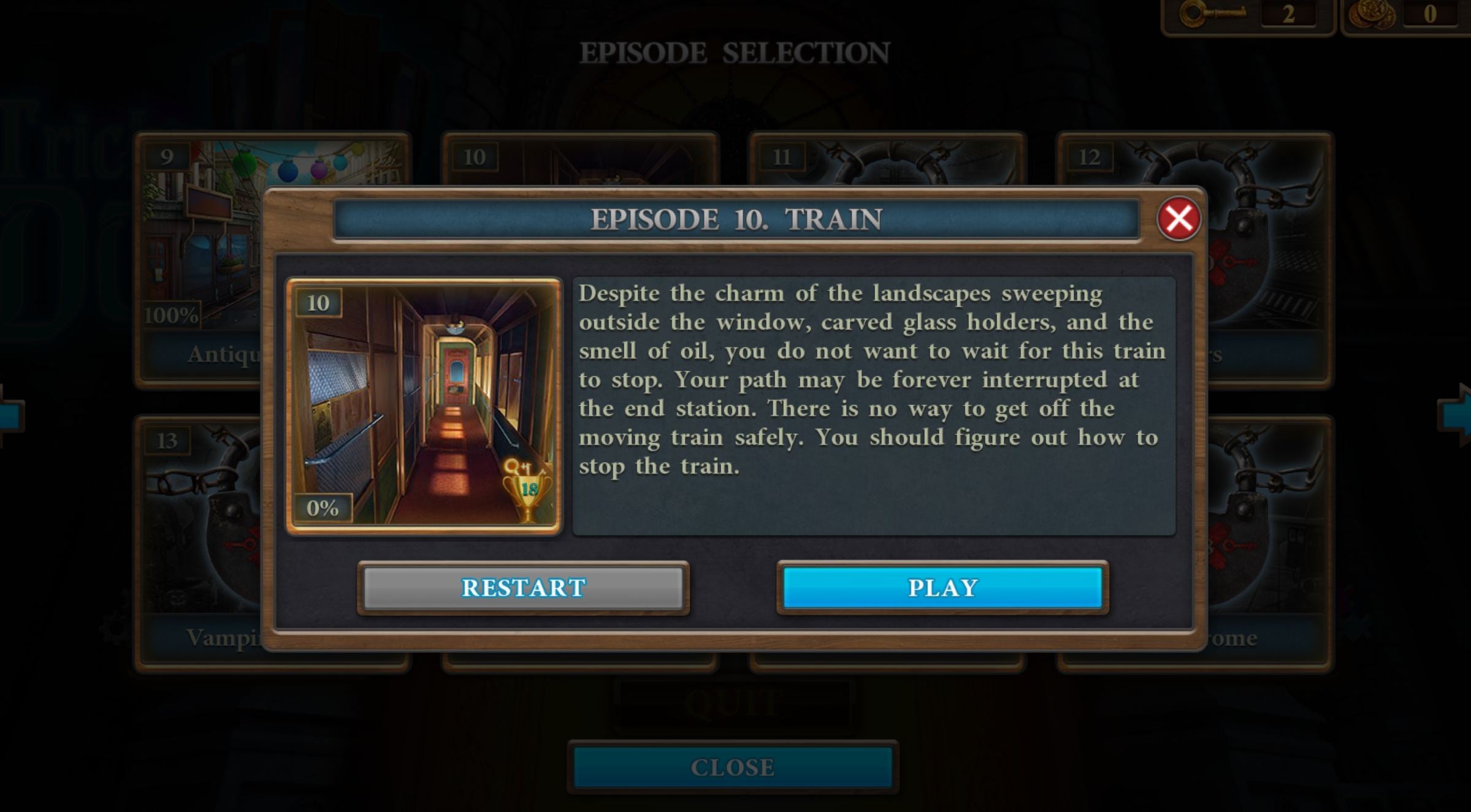Viewport: 1471px width, 812px height.
Task: Select the Episode 10 Train thumbnail
Action: click(424, 406)
